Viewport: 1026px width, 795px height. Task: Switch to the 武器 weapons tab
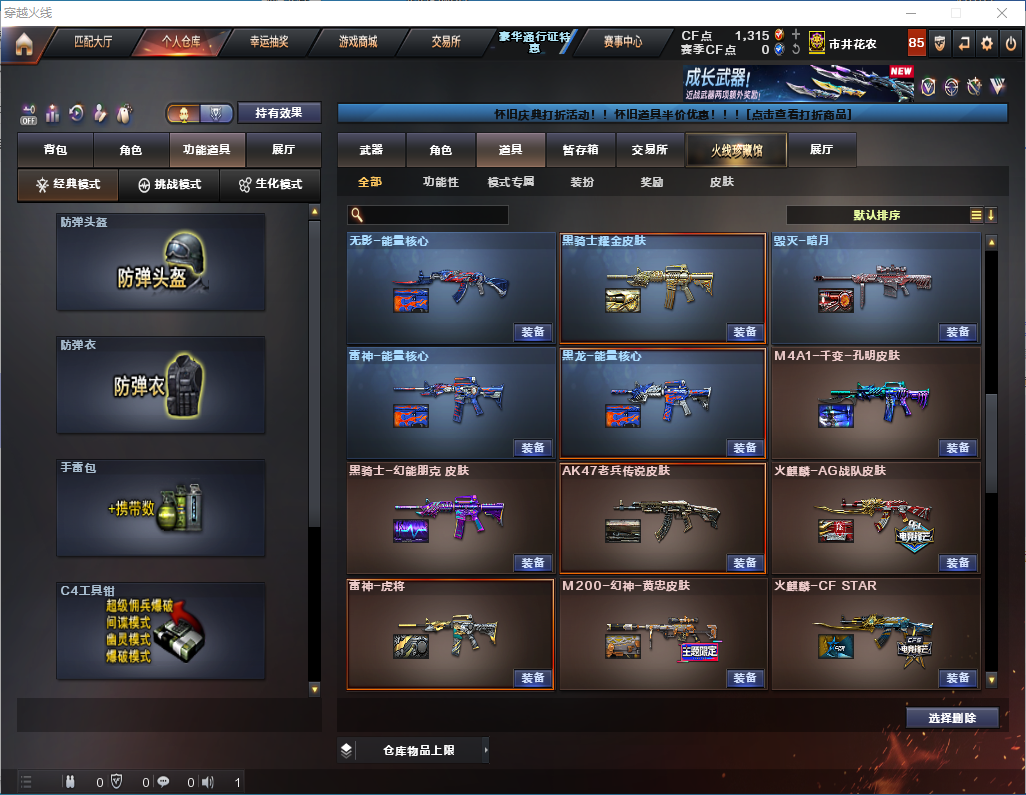pos(371,150)
